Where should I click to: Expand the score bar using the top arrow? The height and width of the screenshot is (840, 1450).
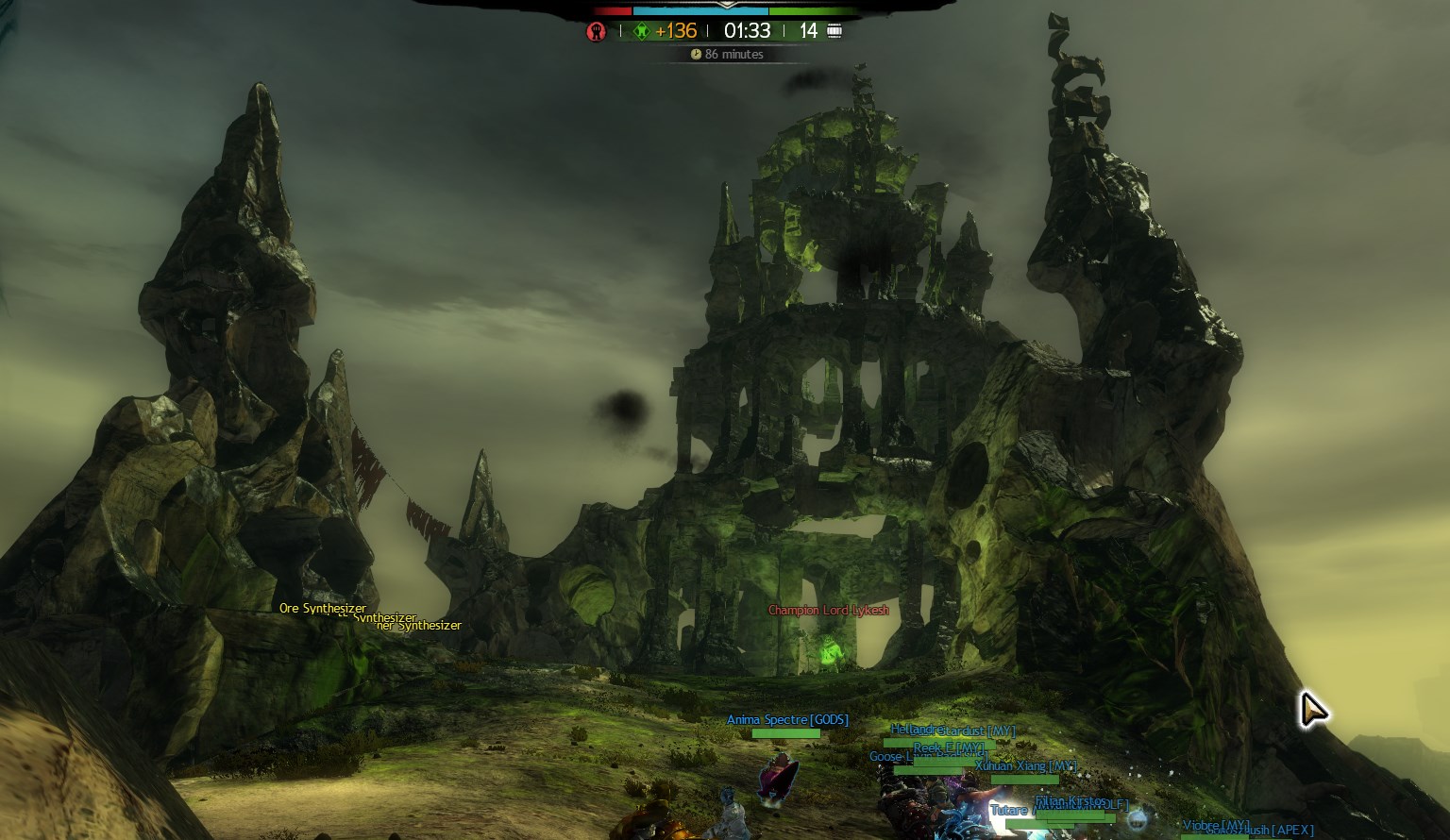[x=725, y=4]
